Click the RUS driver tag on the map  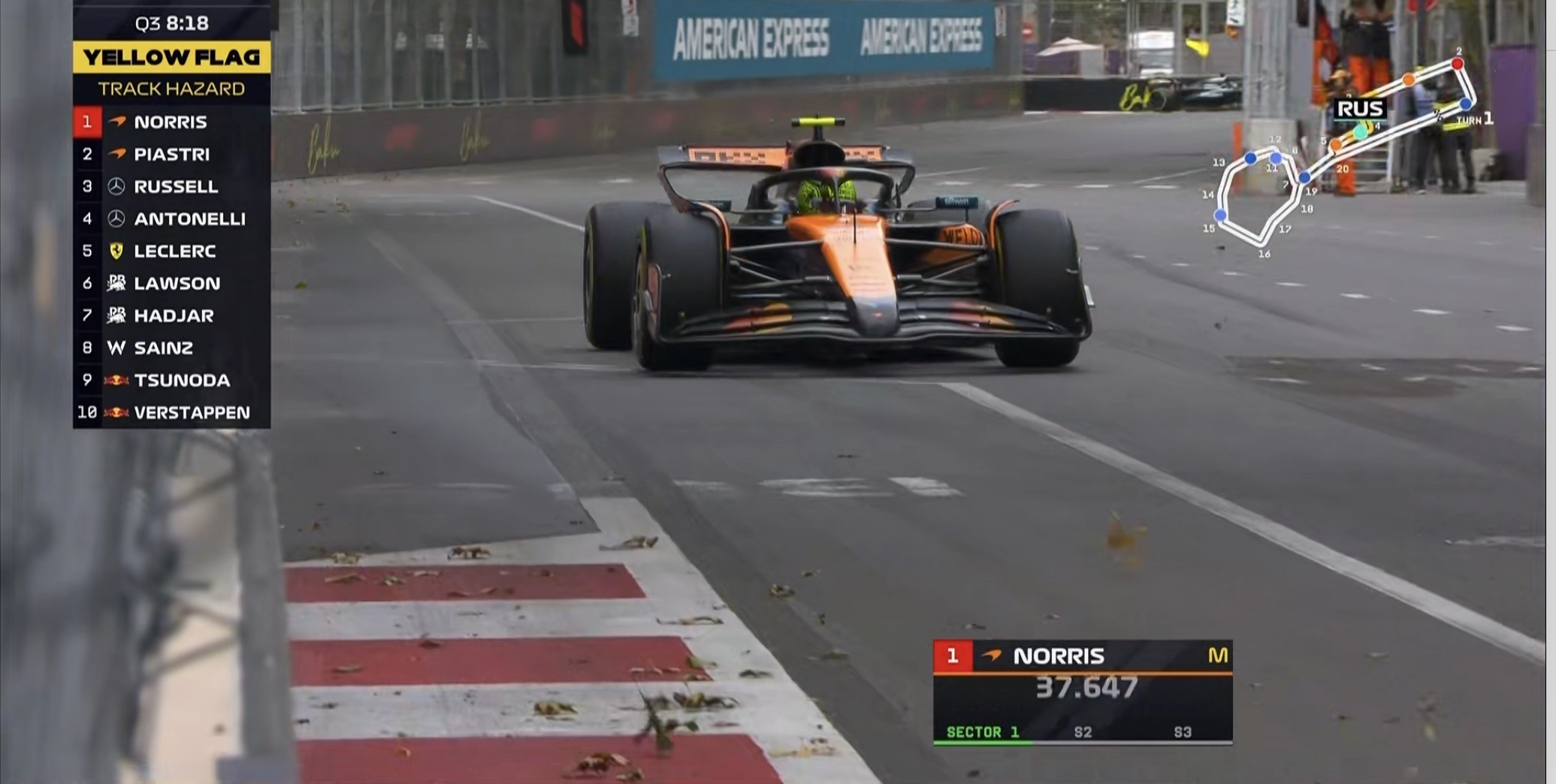click(1360, 109)
